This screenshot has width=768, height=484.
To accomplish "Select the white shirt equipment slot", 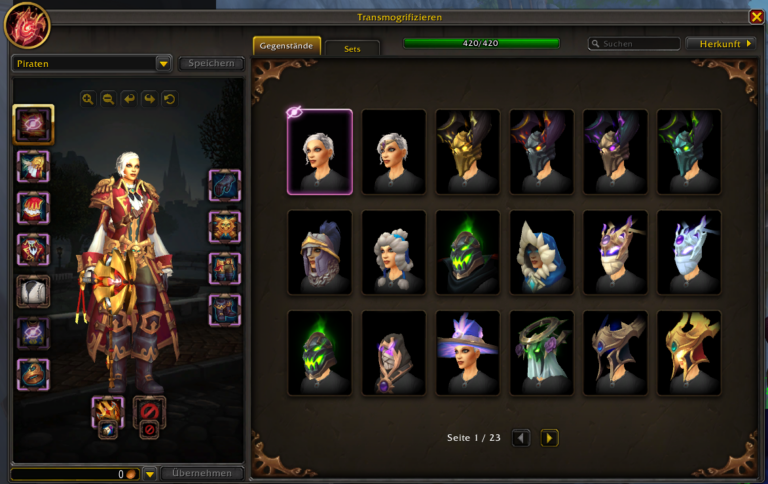I will coord(34,291).
